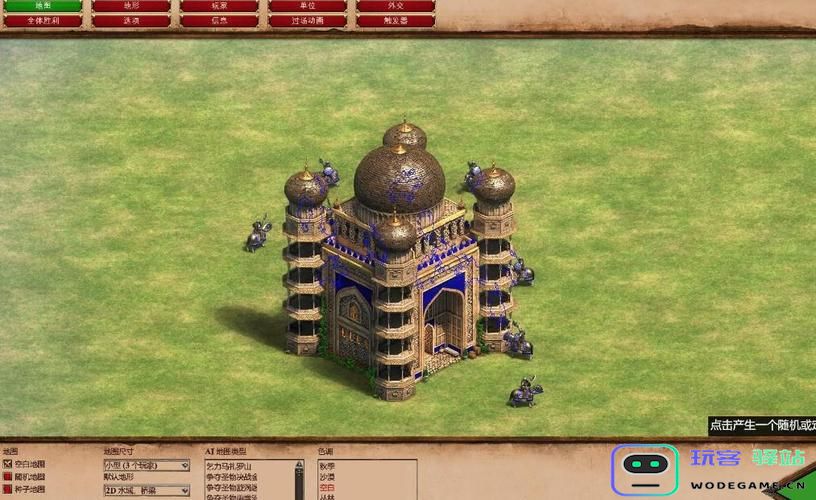Image resolution: width=816 pixels, height=500 pixels.
Task: Pick 秋季 in the color mood list
Action: [327, 465]
